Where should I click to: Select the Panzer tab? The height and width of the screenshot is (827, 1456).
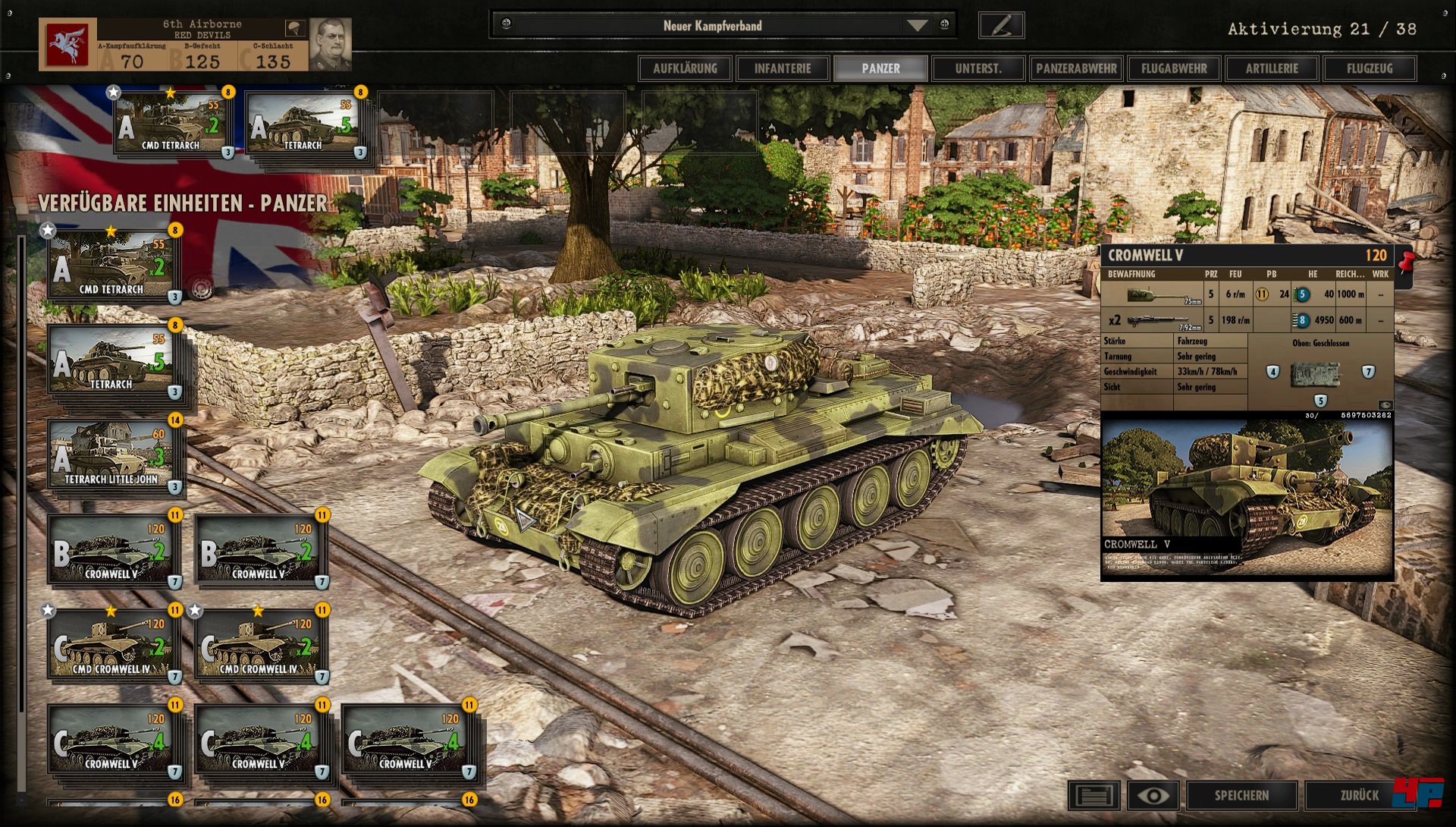pos(880,68)
